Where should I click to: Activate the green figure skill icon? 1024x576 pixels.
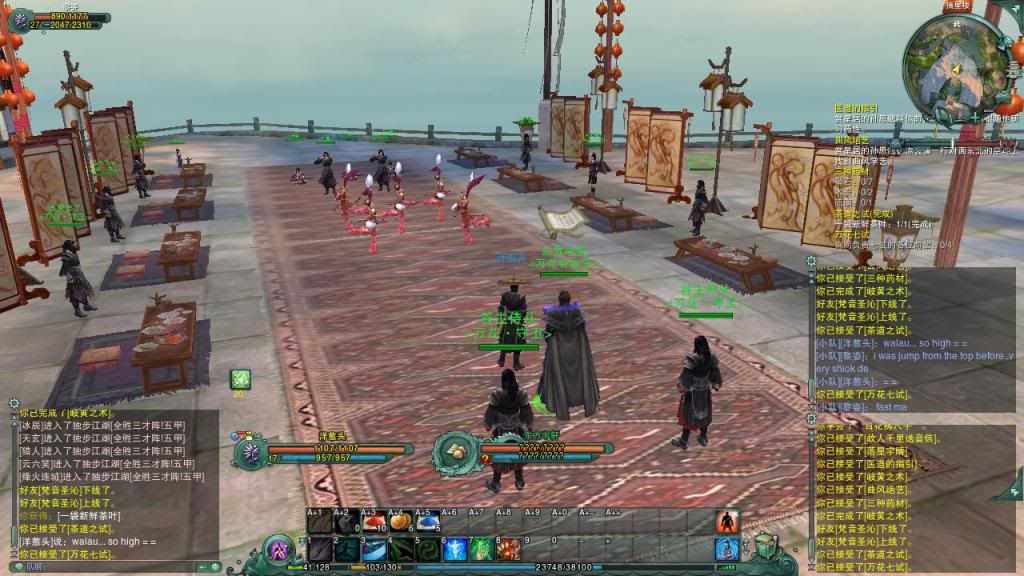(x=482, y=549)
